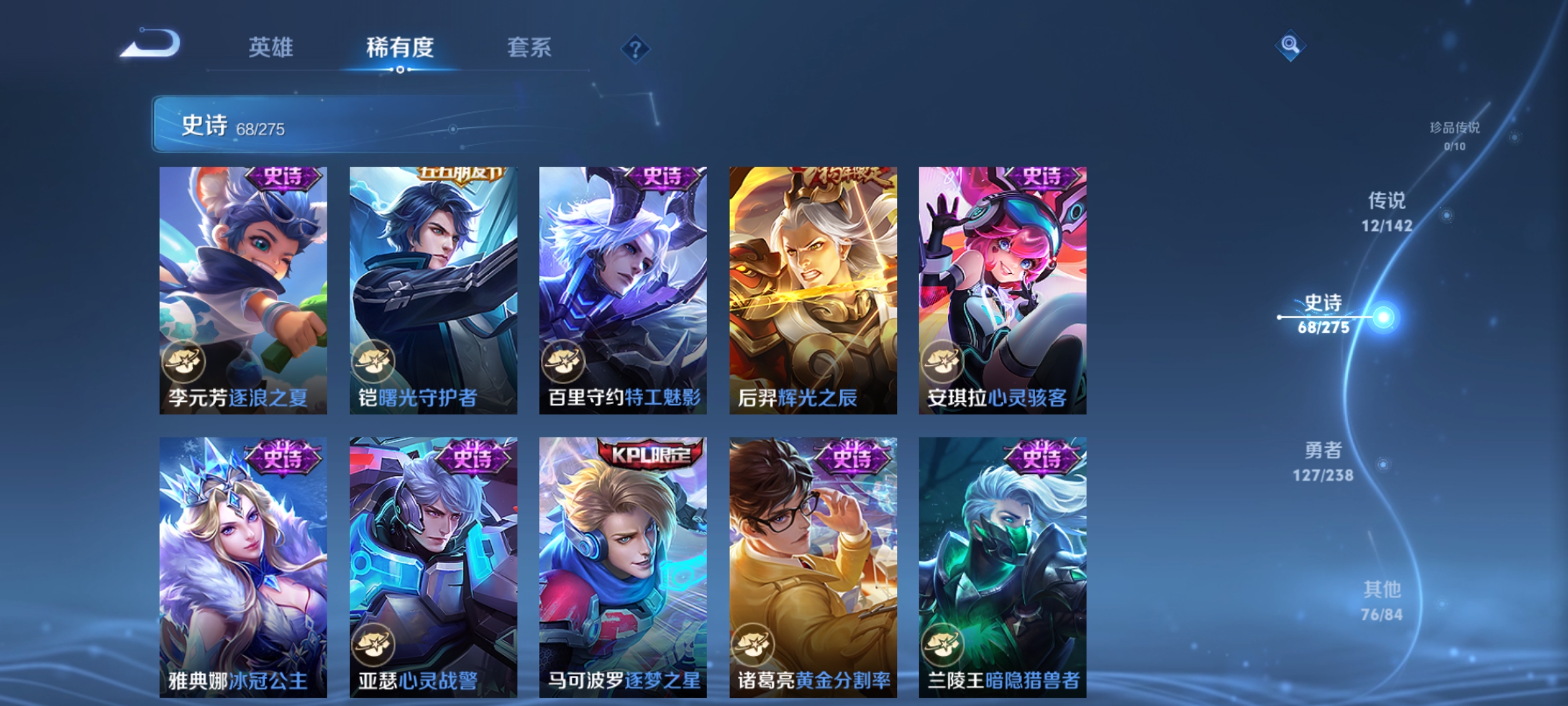Screen dimensions: 1568x706
Task: Click the help question mark icon
Action: (x=637, y=49)
